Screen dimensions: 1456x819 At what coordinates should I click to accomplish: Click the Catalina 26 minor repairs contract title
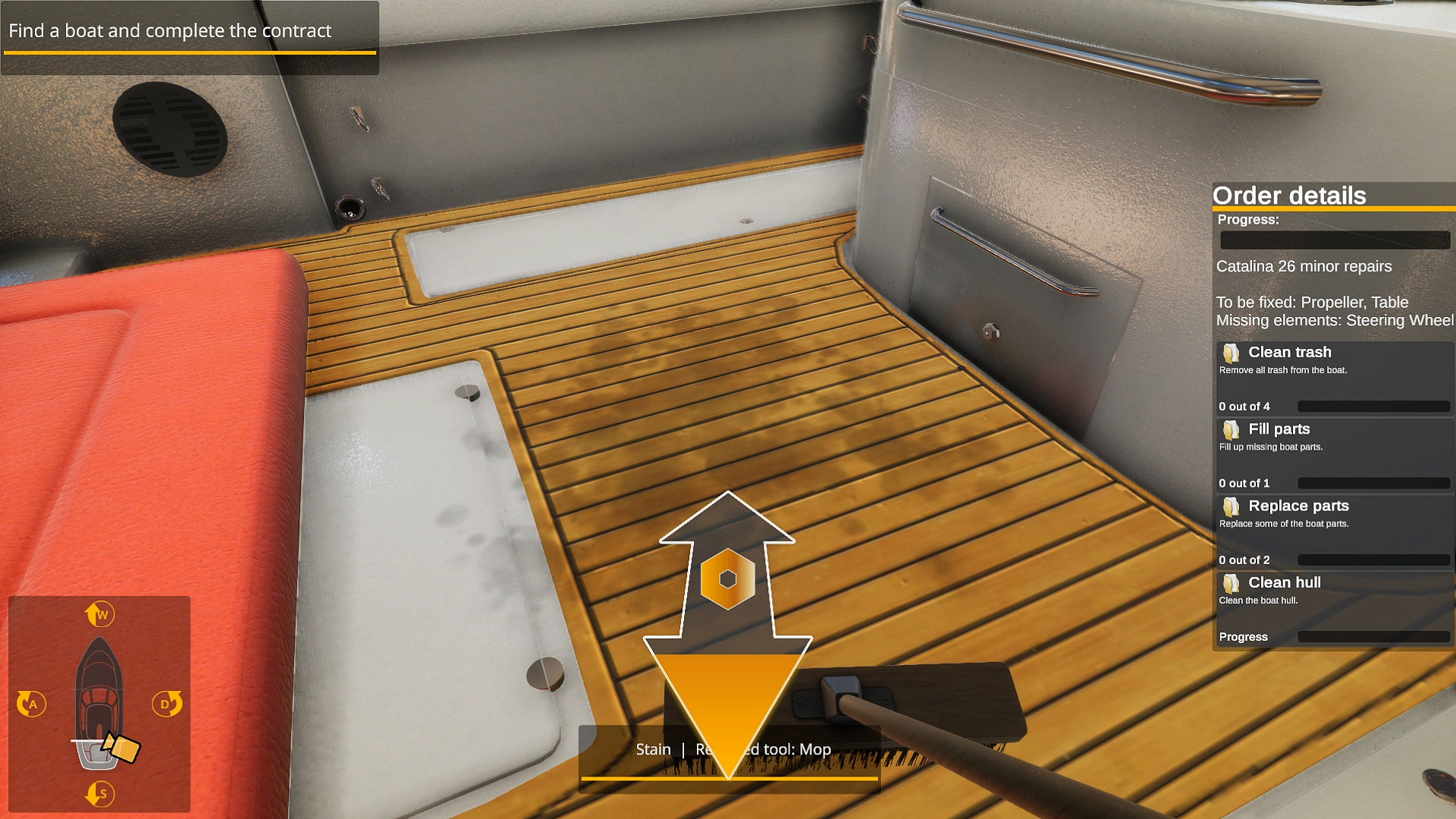[1304, 266]
